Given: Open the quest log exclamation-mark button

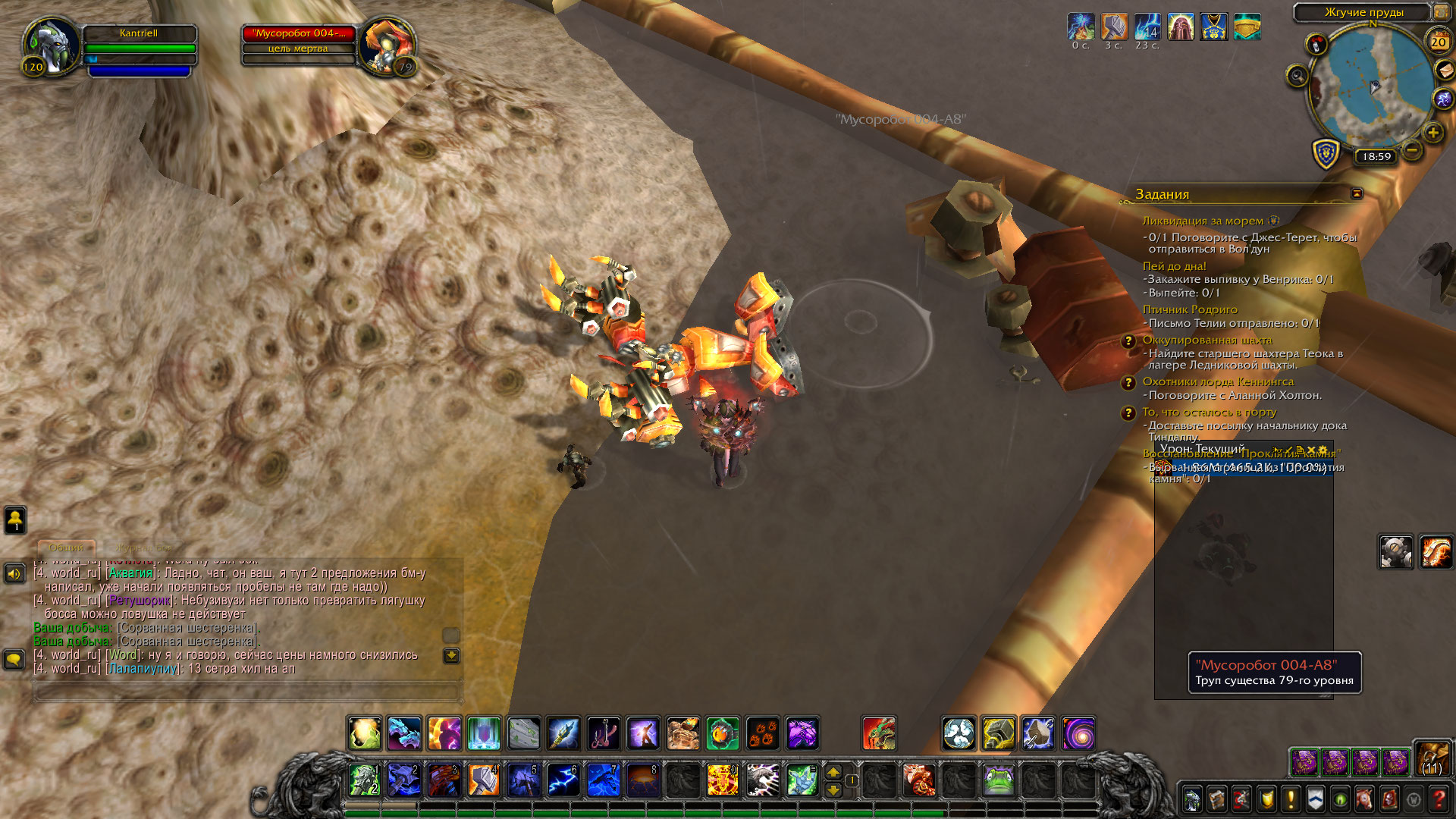Looking at the screenshot, I should [x=1291, y=799].
